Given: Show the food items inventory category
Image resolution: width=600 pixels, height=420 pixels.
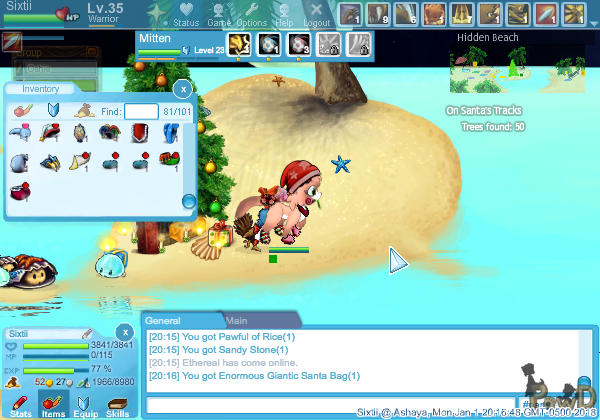Looking at the screenshot, I should [24, 111].
